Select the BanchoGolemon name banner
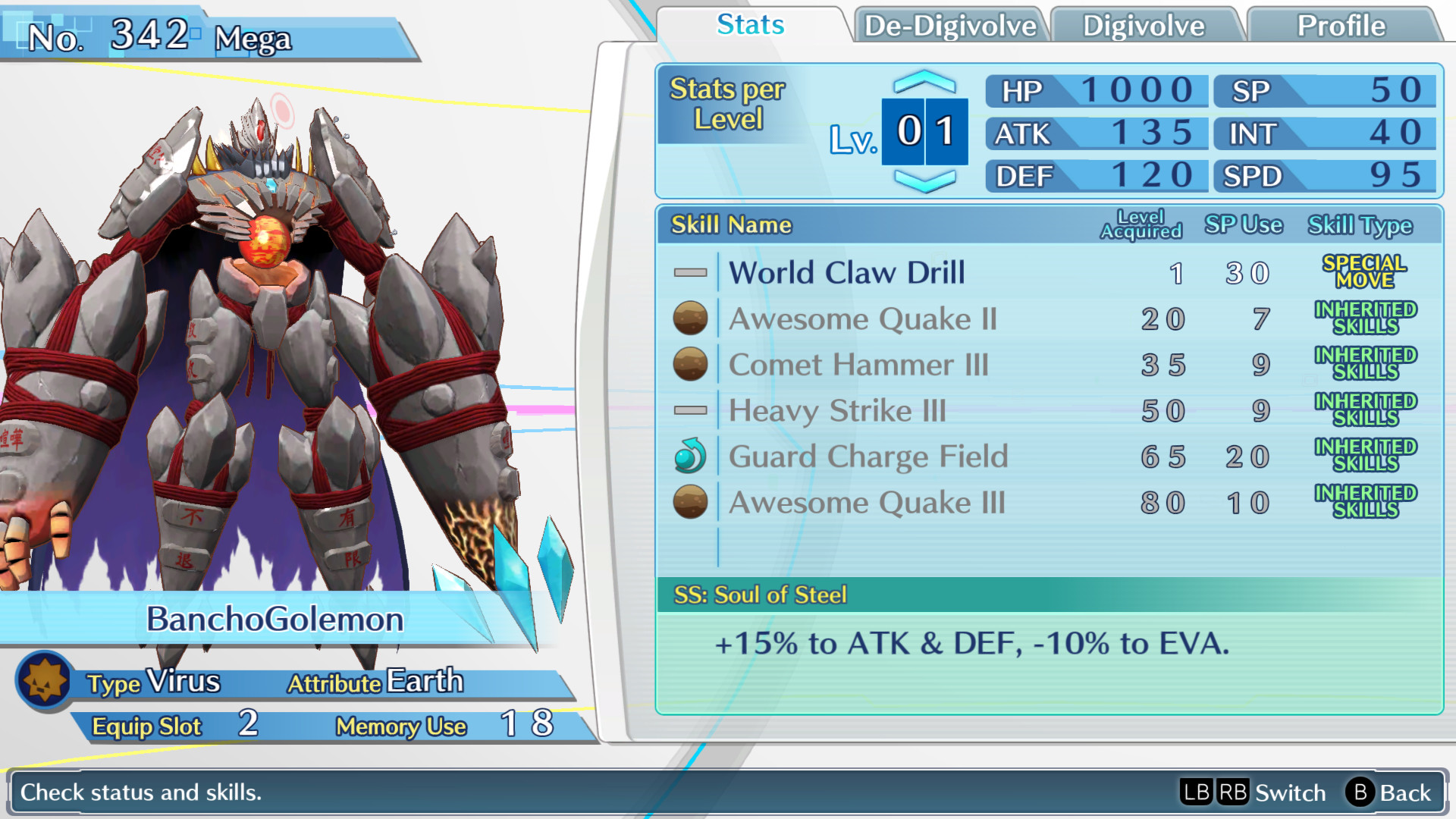Screen dimensions: 1456x819 [x=273, y=620]
